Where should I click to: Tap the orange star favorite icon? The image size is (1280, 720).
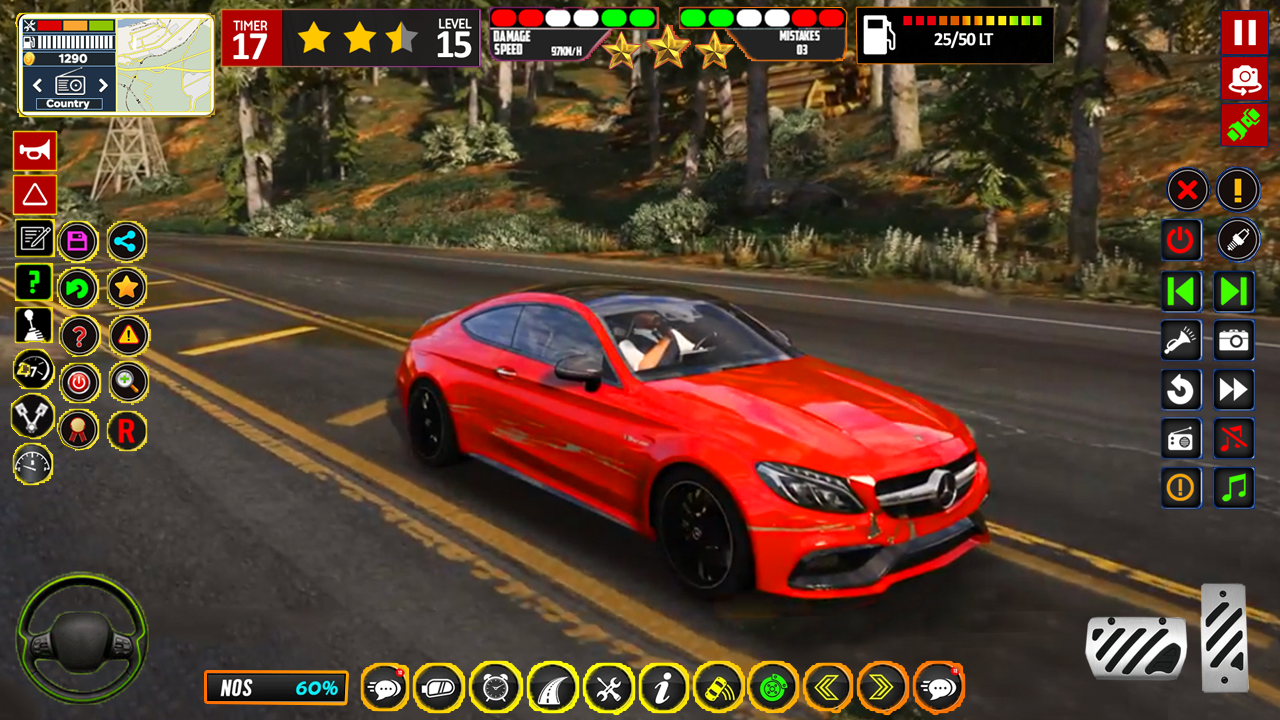(x=126, y=288)
